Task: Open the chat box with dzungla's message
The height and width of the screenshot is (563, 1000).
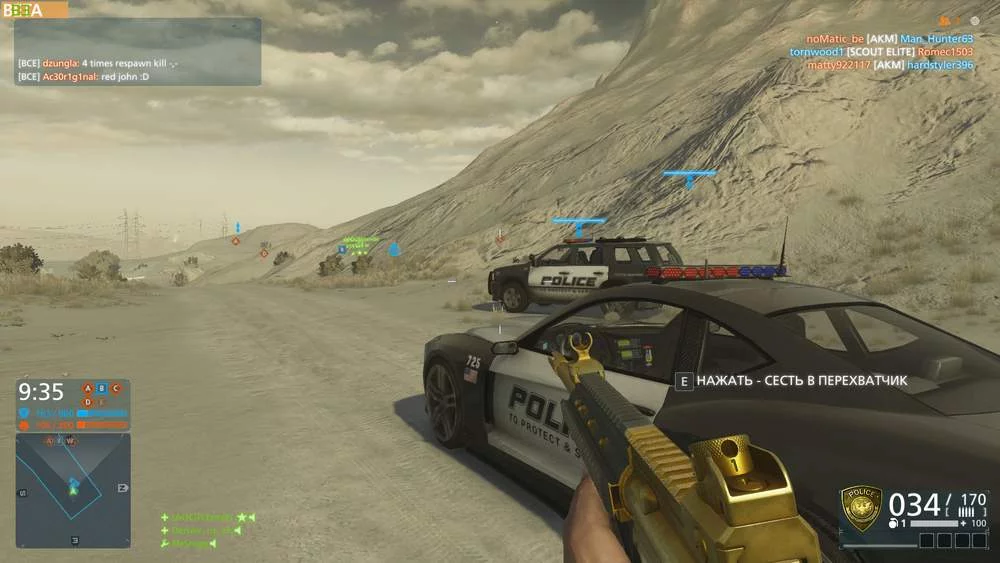Action: pos(137,52)
